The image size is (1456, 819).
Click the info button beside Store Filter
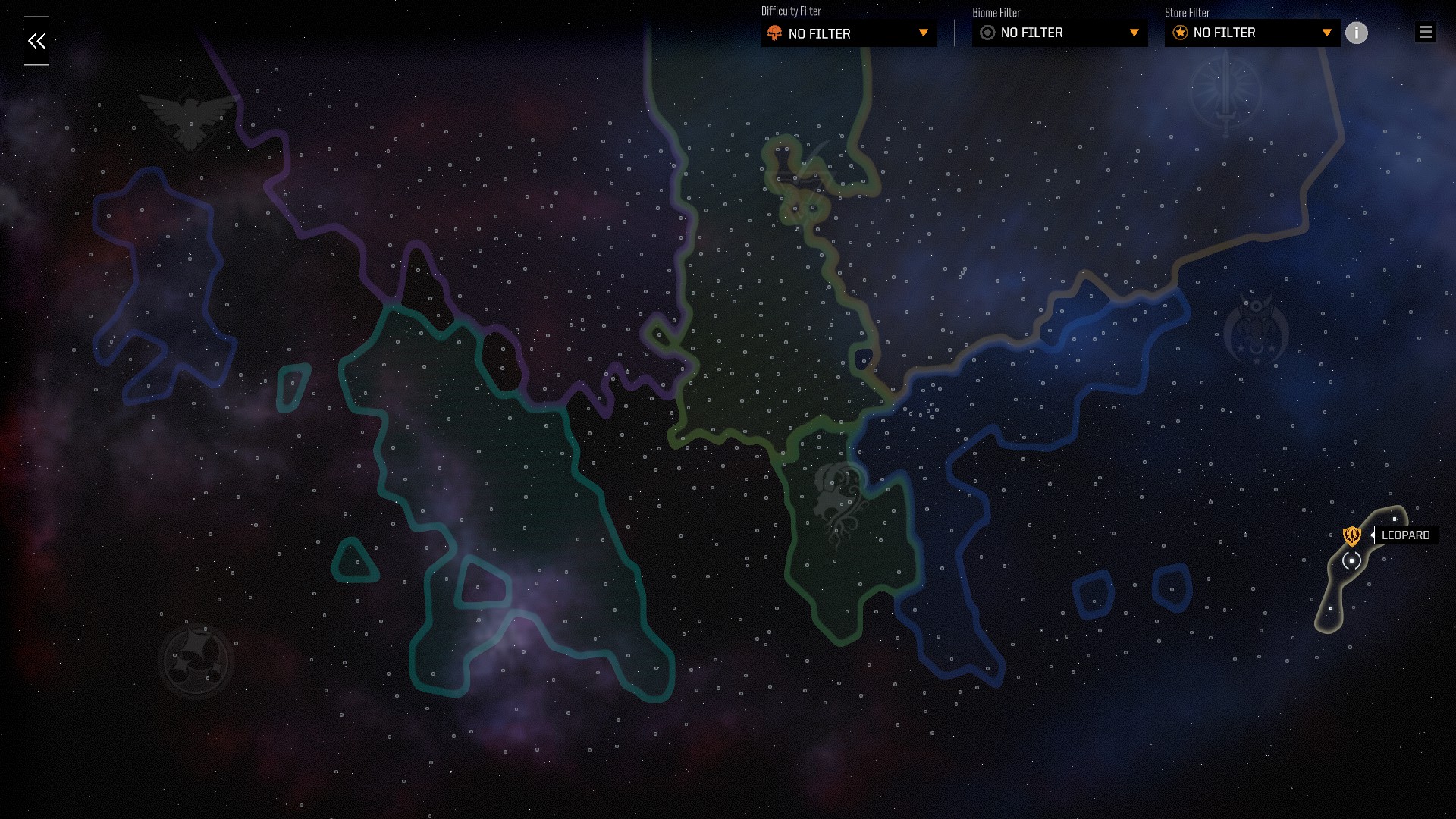(1357, 33)
